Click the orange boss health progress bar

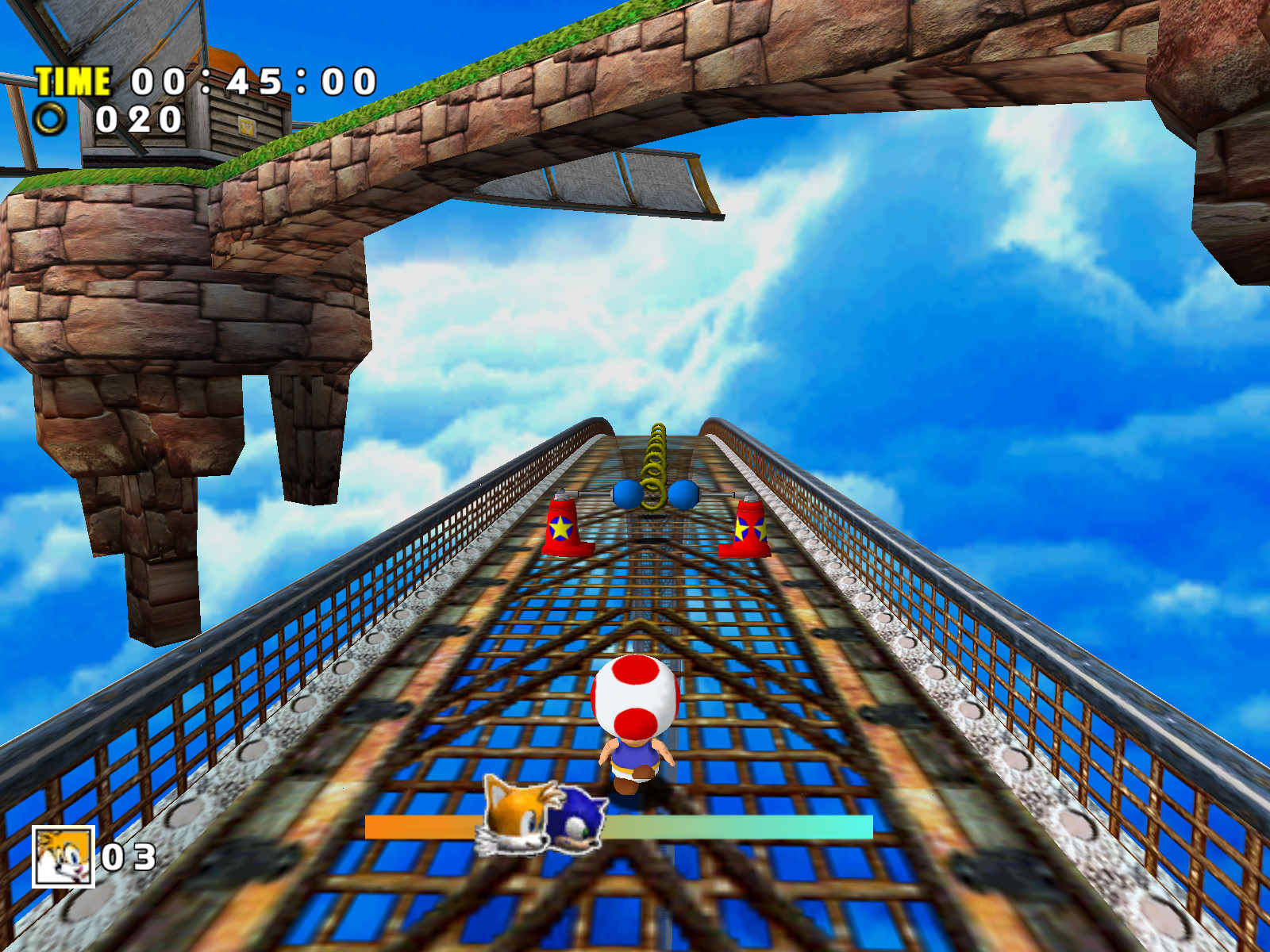pos(421,827)
